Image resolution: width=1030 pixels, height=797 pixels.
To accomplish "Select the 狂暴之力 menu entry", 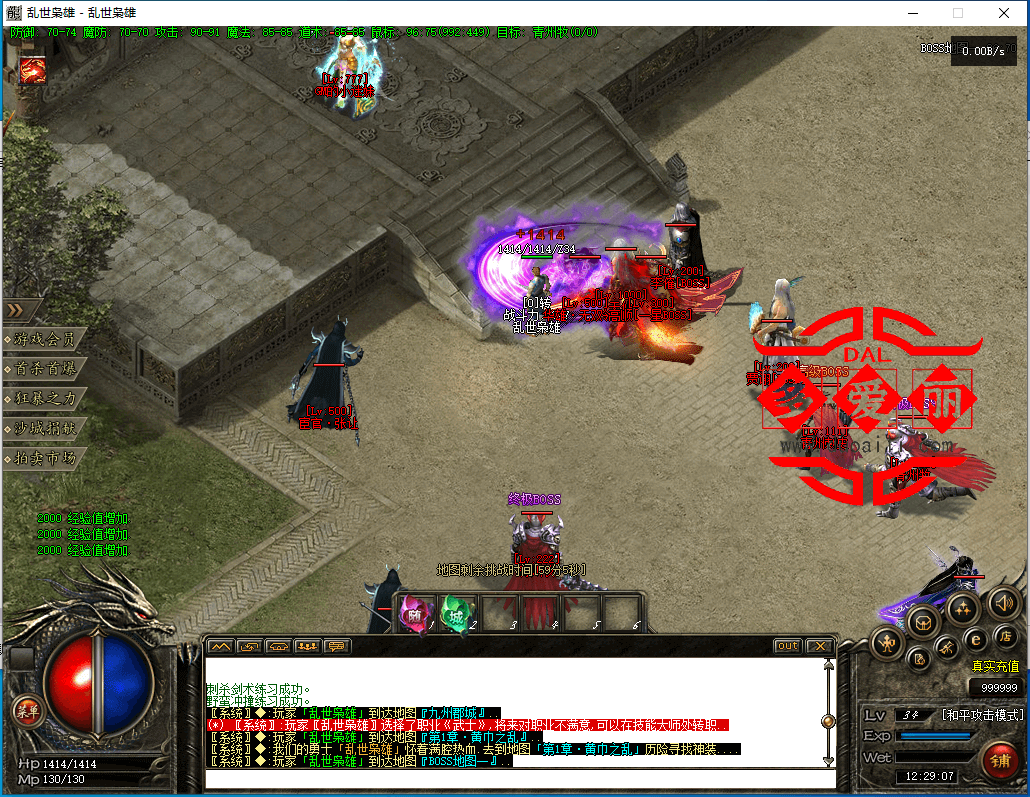I will tap(44, 399).
